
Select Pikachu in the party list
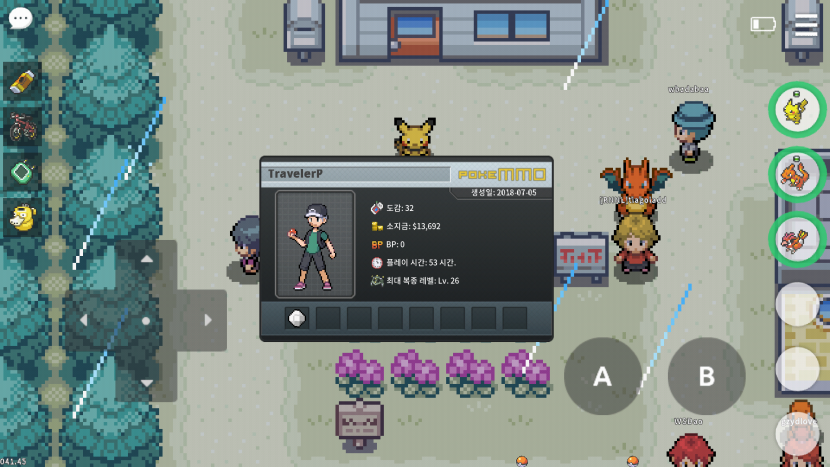point(796,108)
